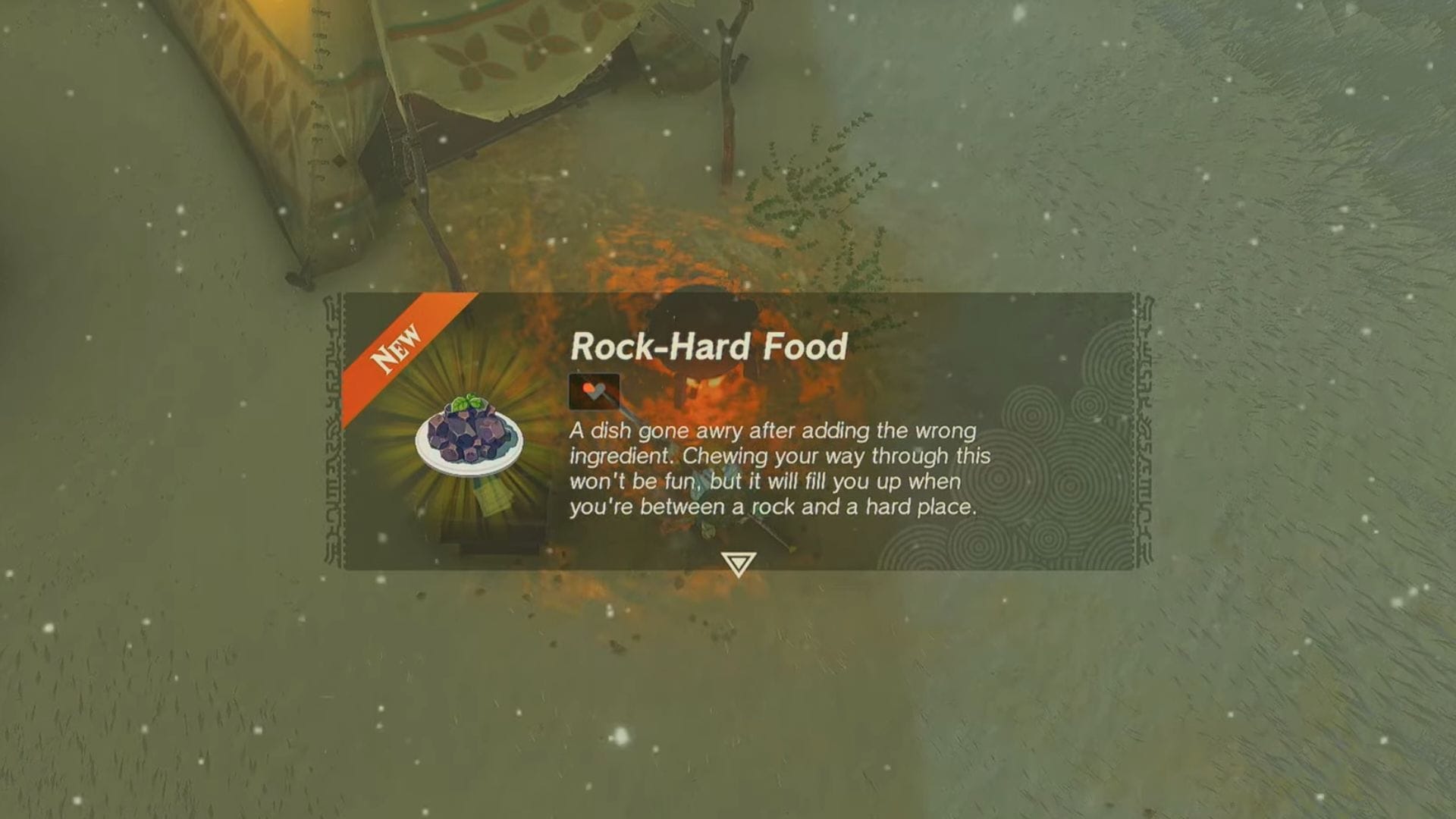Viewport: 1456px width, 819px height.
Task: Select the Rock-Hard Food title text
Action: click(x=708, y=349)
